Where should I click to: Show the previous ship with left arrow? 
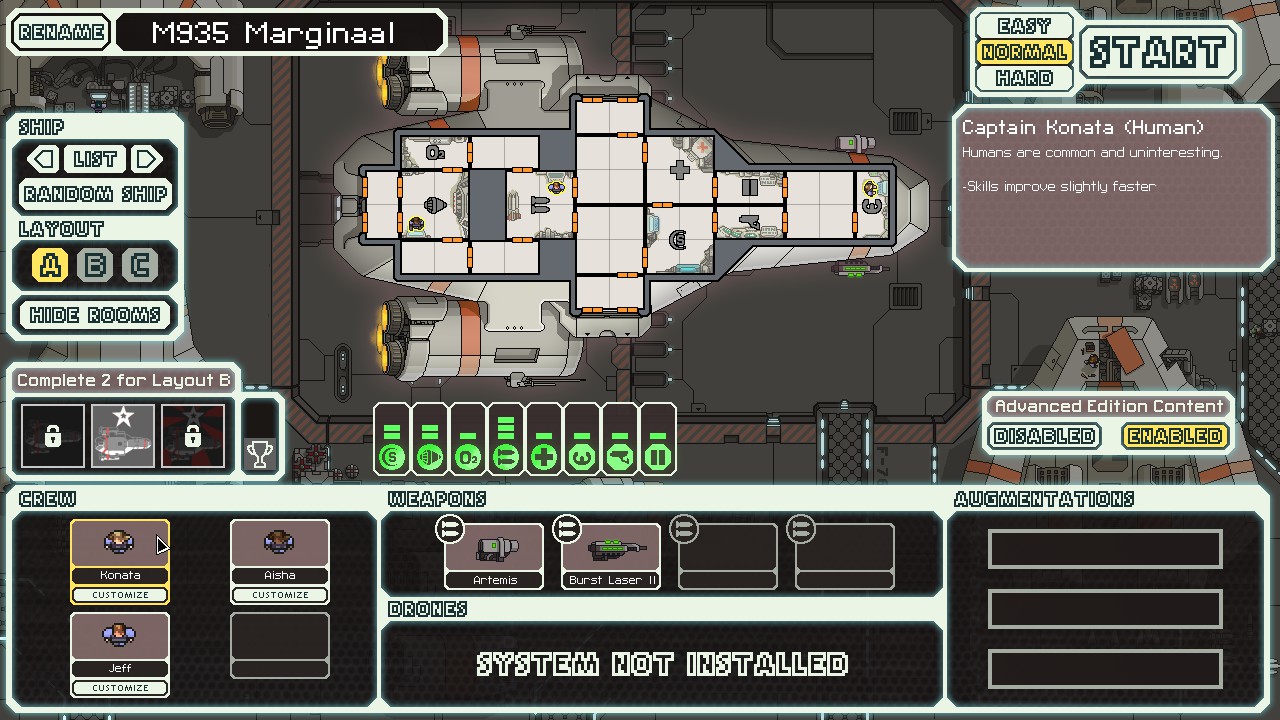point(43,159)
